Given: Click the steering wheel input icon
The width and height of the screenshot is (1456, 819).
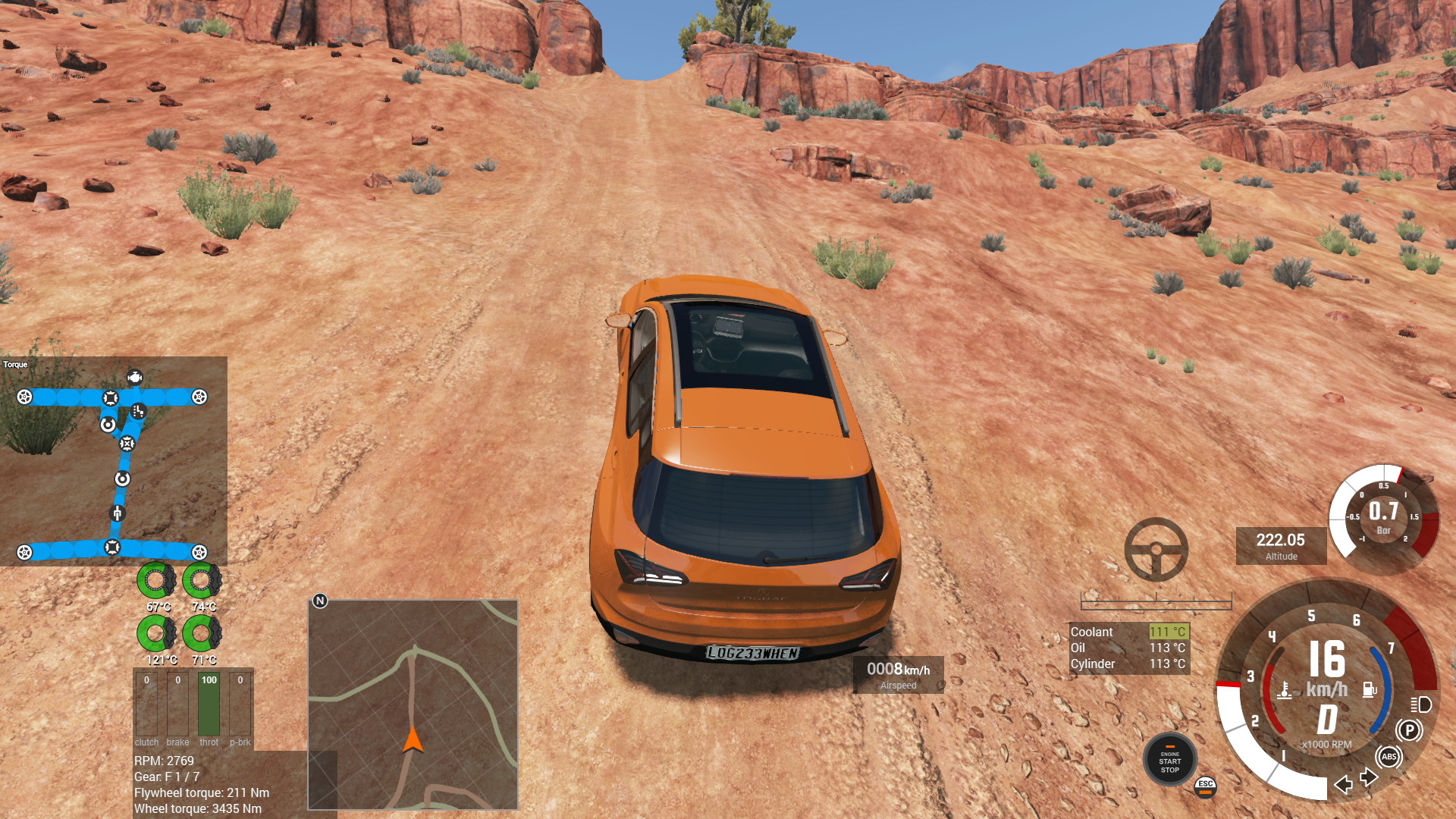Looking at the screenshot, I should coord(1156,550).
